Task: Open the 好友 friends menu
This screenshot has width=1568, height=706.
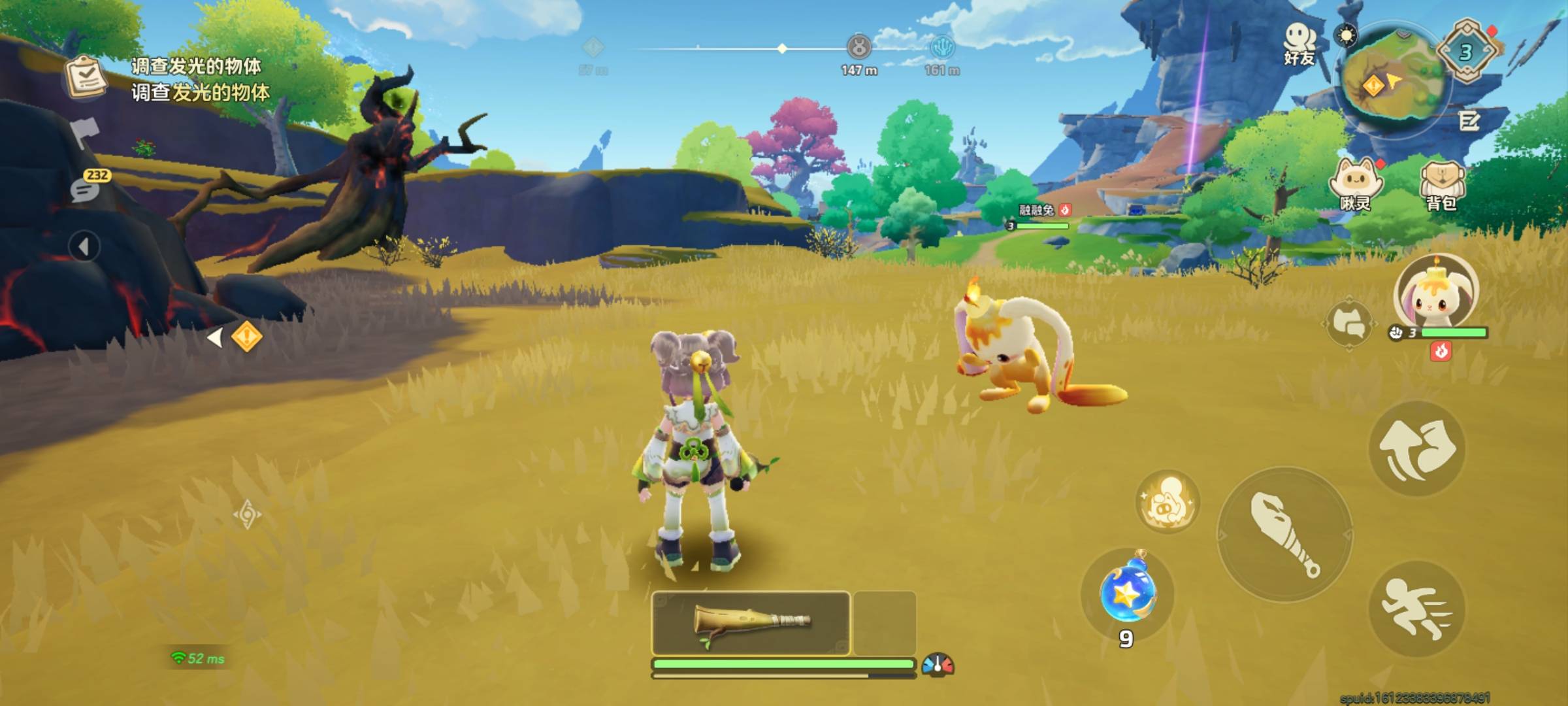Action: point(1299,44)
